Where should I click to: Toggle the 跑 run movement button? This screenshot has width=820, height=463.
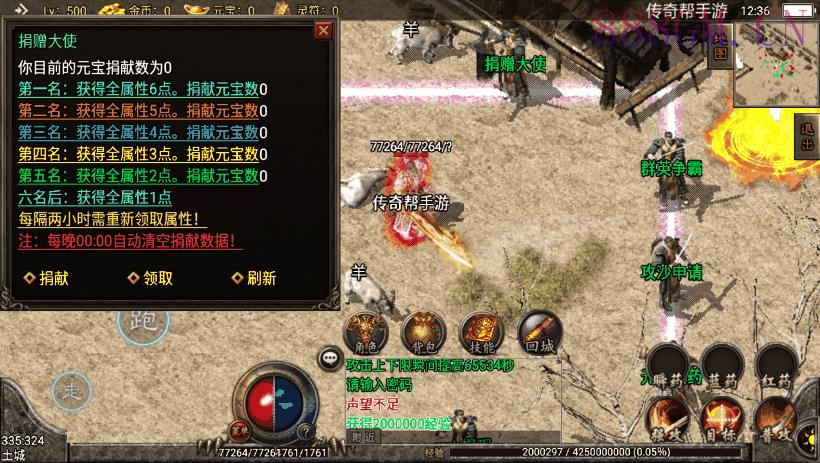click(x=139, y=323)
